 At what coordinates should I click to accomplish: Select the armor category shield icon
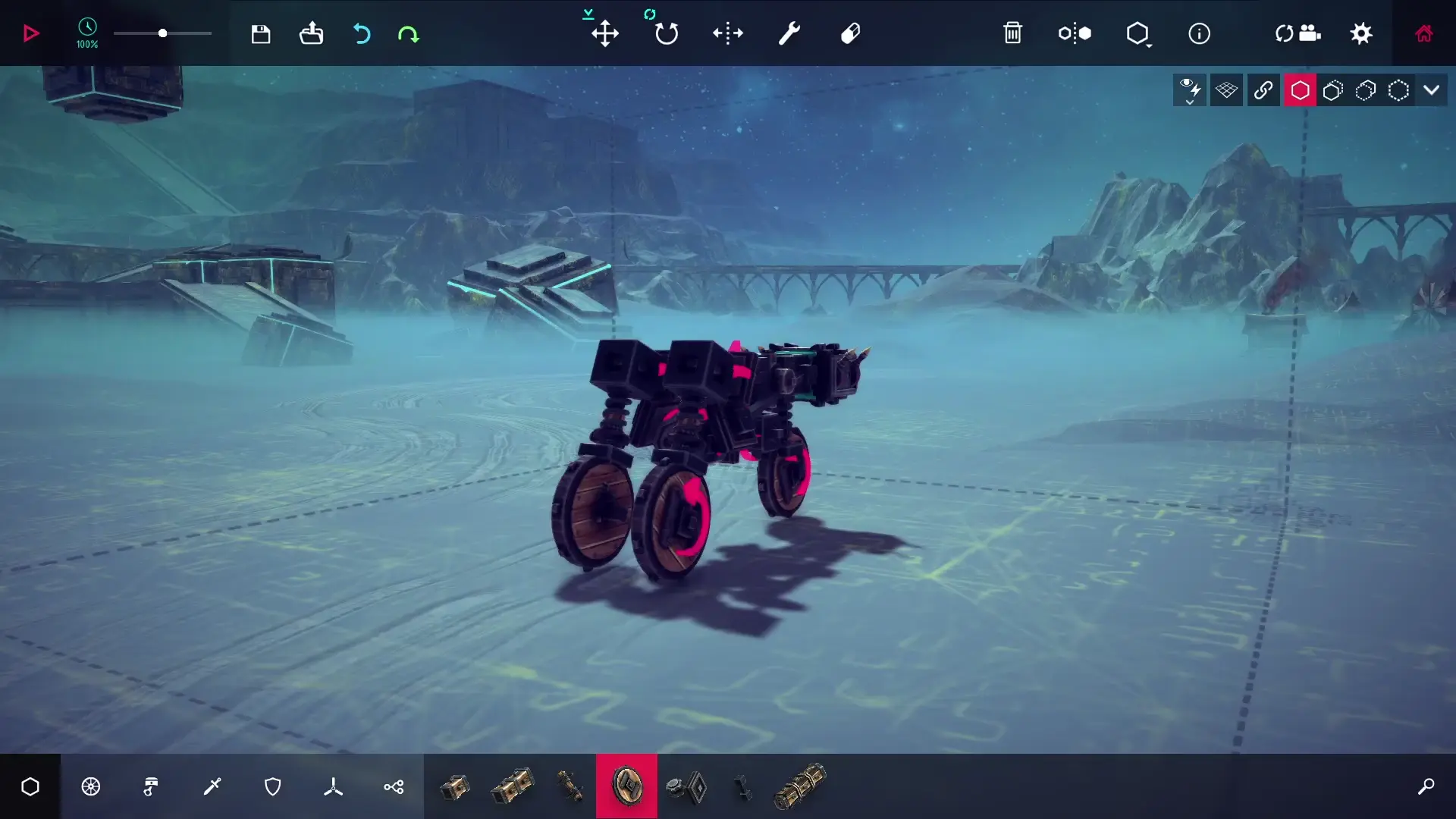click(273, 786)
